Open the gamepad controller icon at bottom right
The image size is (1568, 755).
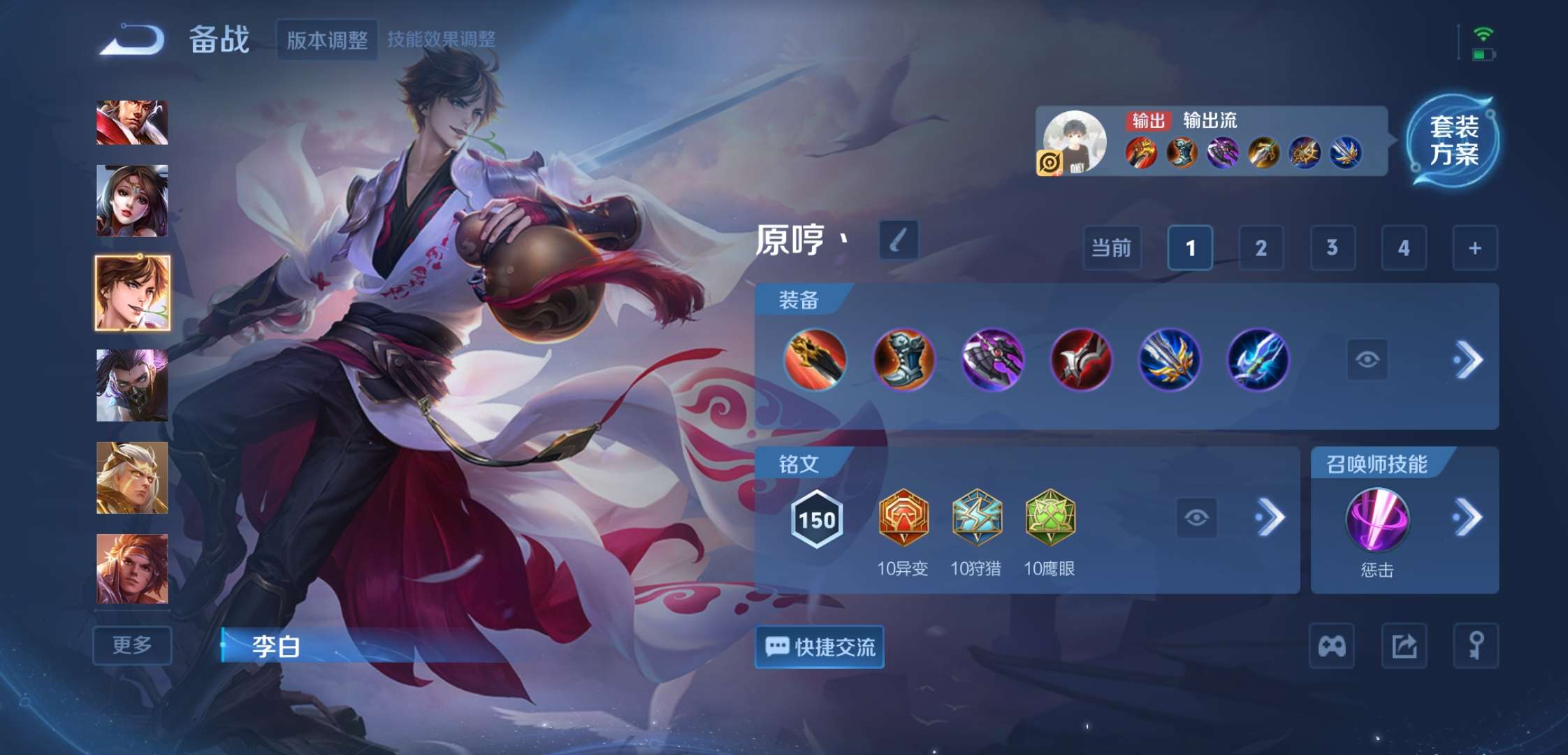pos(1333,647)
